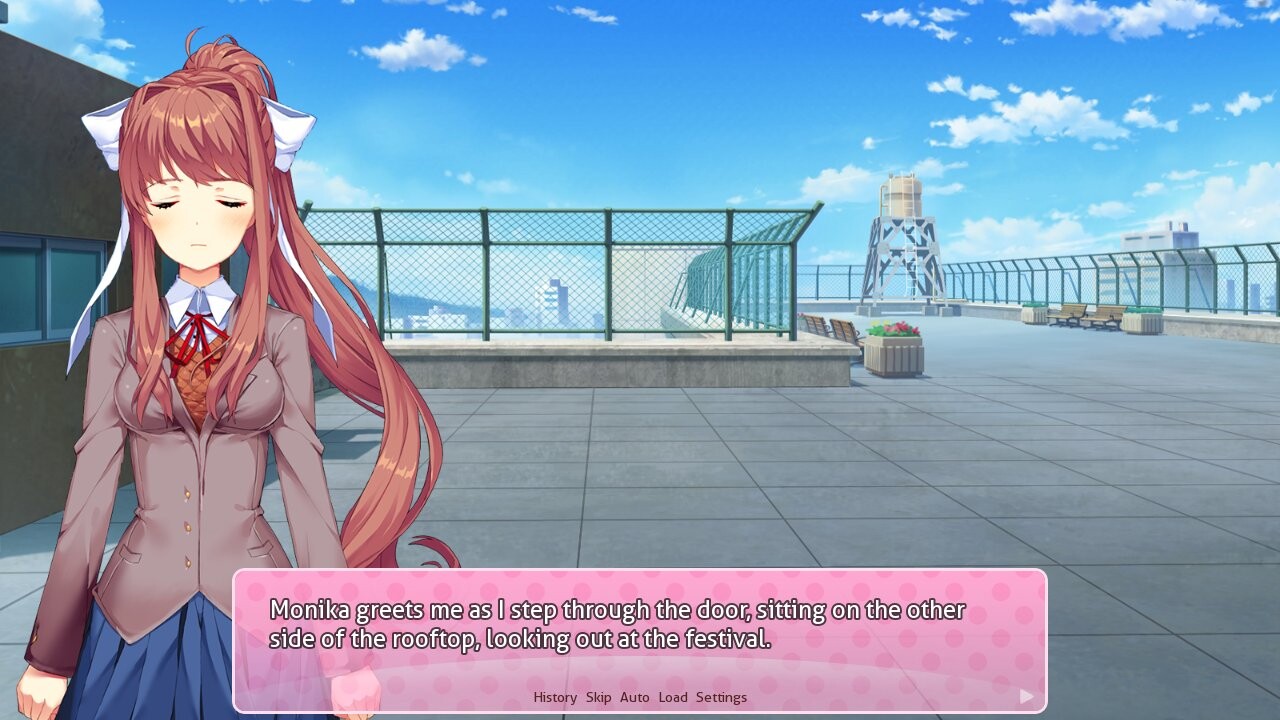Image resolution: width=1280 pixels, height=720 pixels.
Task: Toggle Auto-forward mode
Action: pos(634,697)
